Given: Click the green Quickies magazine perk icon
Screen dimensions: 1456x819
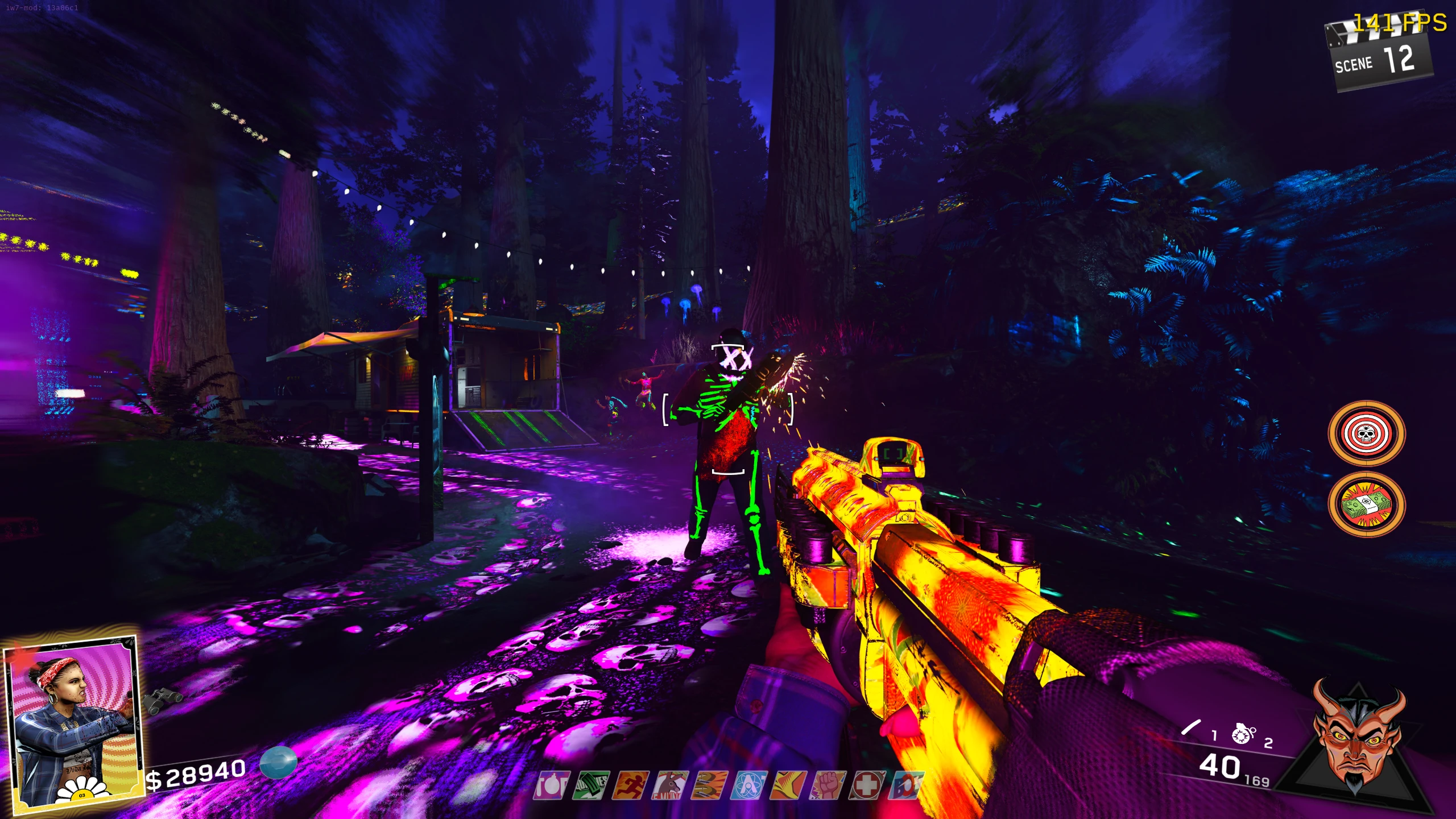Looking at the screenshot, I should (591, 785).
